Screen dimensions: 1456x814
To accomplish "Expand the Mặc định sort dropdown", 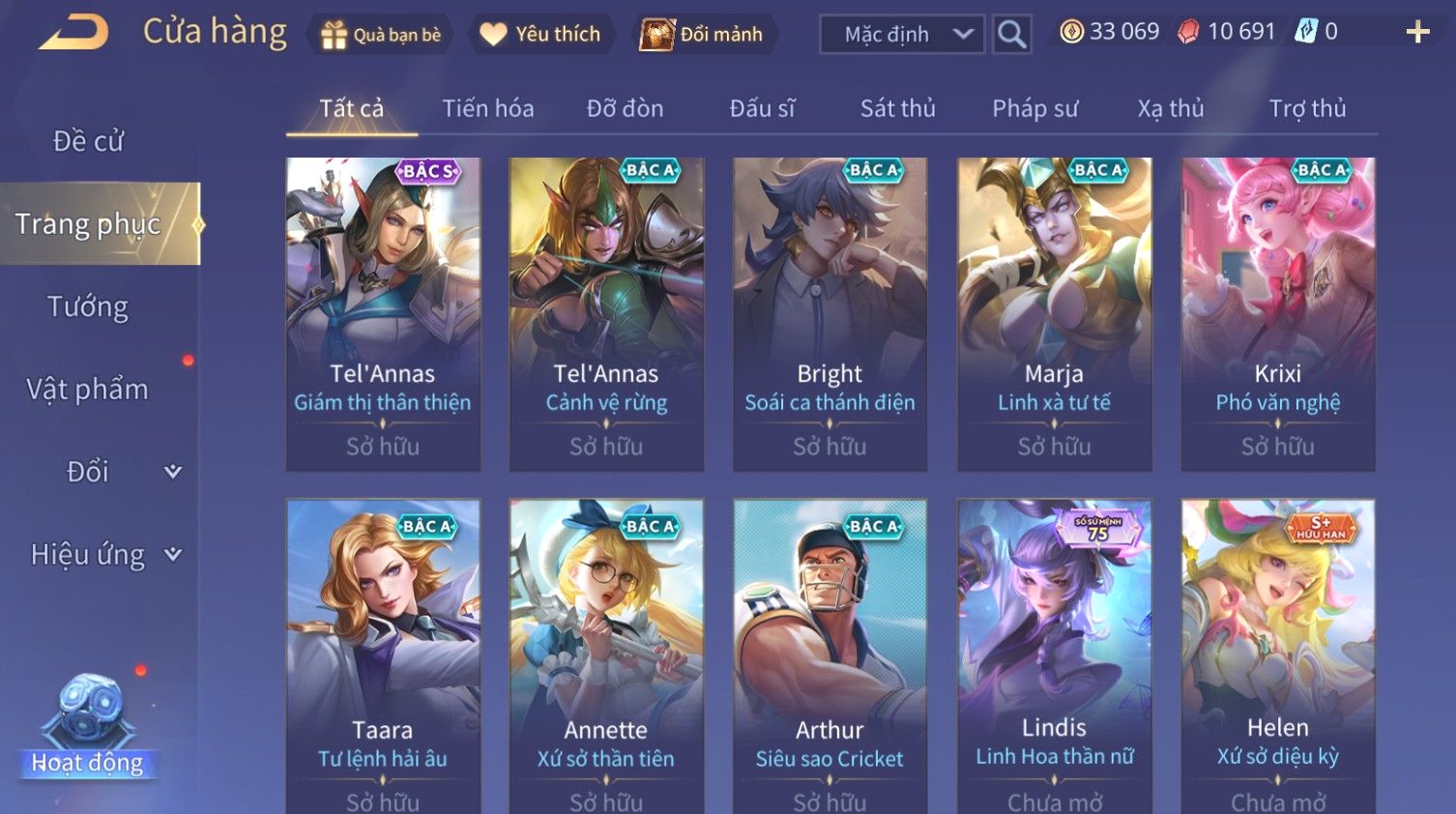I will point(902,35).
